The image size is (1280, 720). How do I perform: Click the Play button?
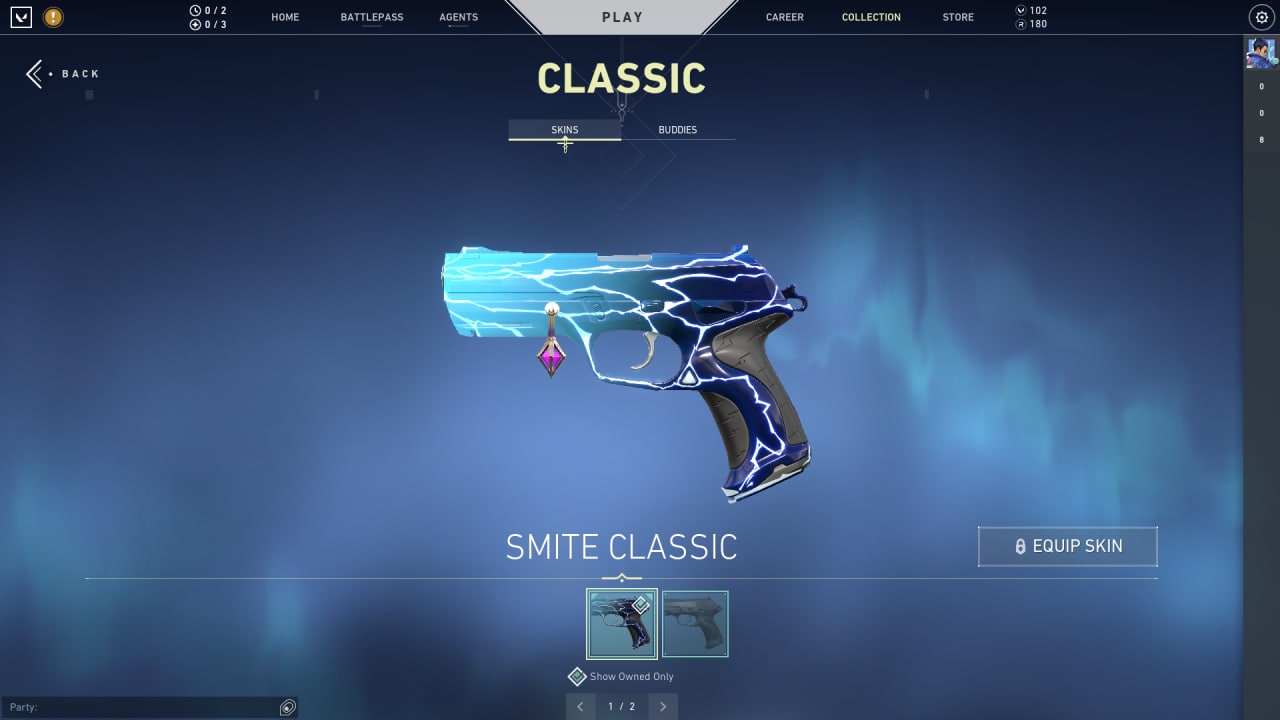[622, 17]
